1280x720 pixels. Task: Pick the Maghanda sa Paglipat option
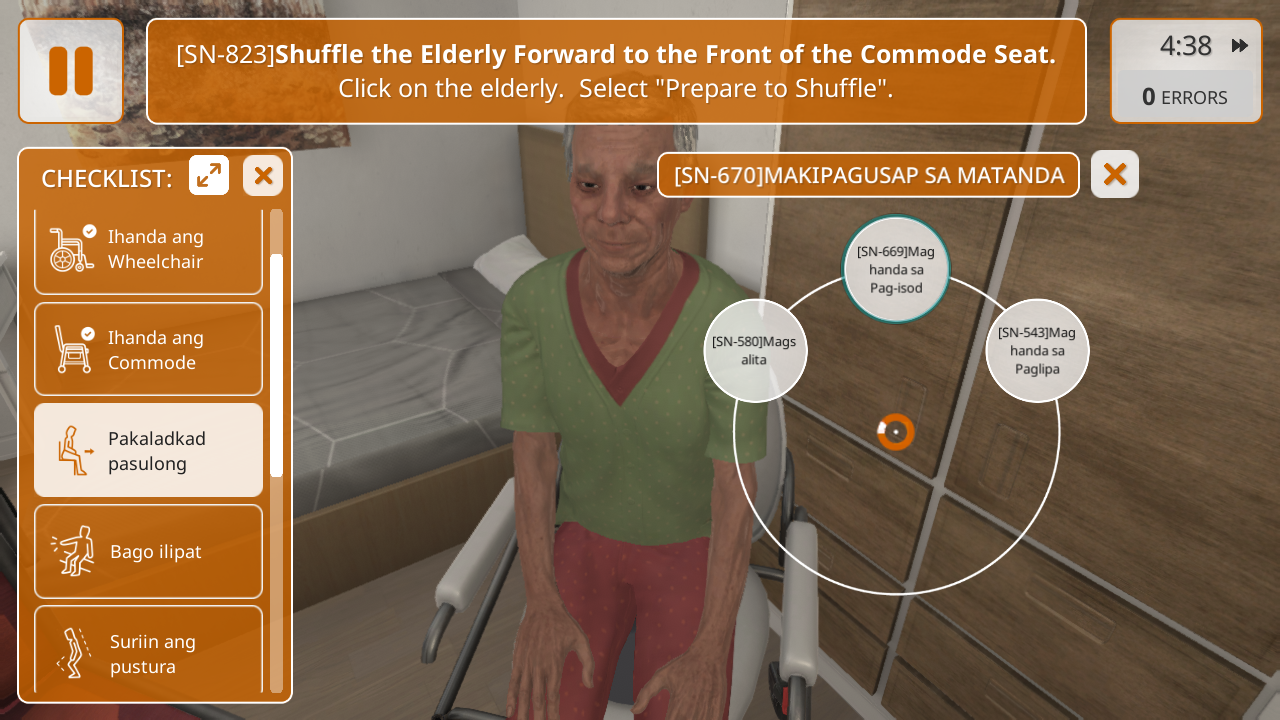pos(1037,351)
